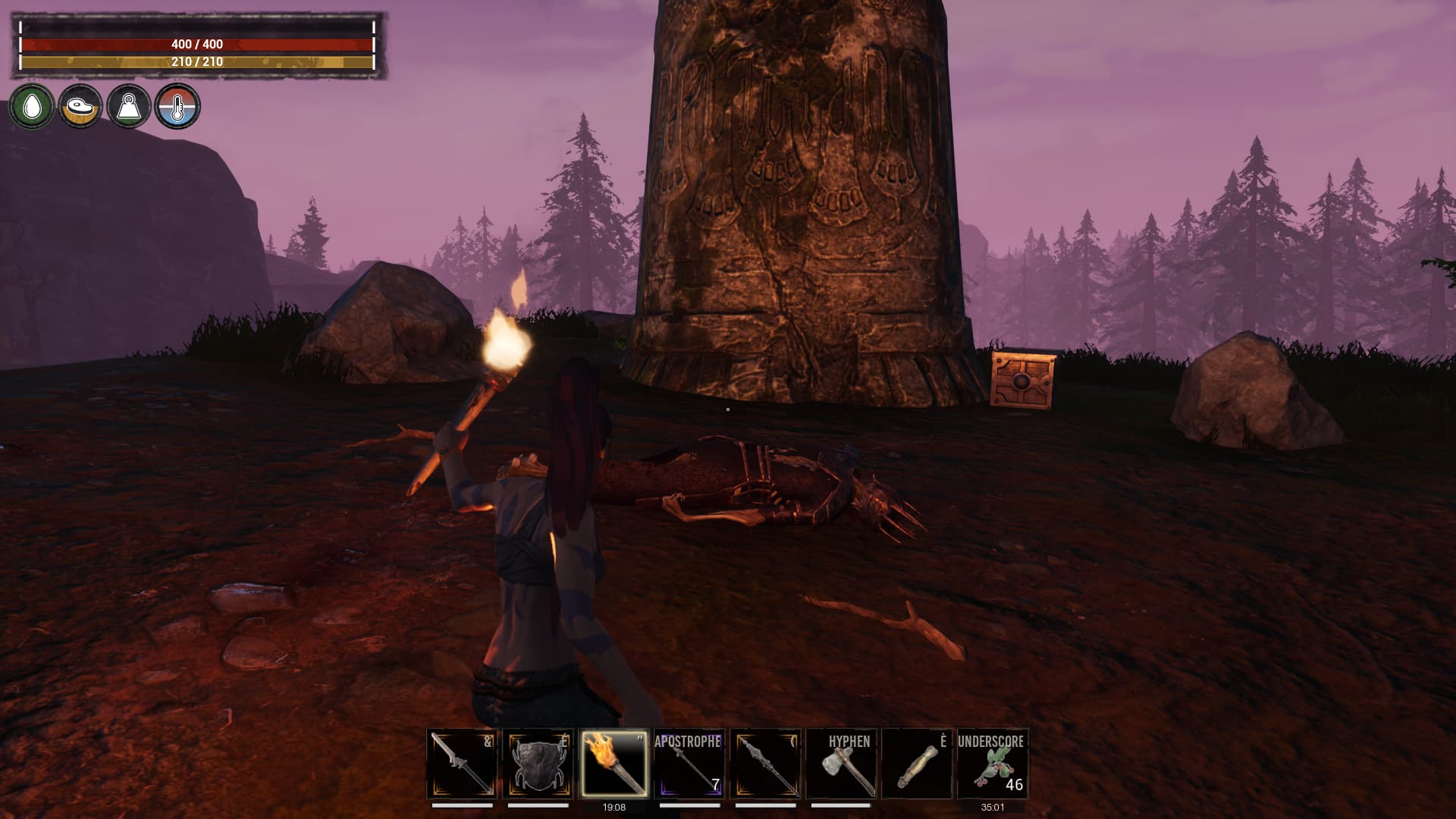Click the meat steak hunger icon
Image resolution: width=1456 pixels, height=819 pixels.
[x=80, y=107]
